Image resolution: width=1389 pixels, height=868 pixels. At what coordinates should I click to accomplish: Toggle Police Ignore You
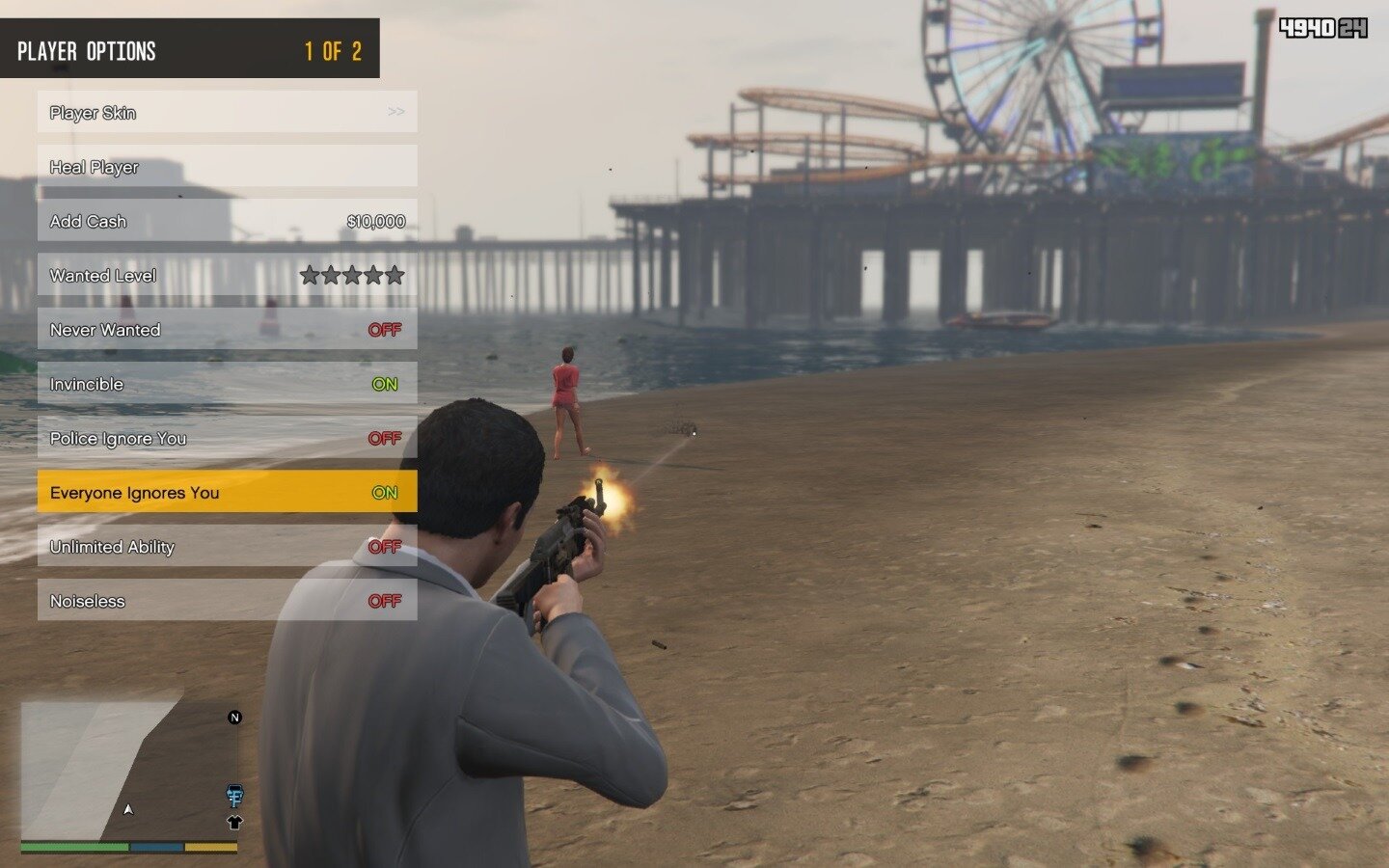[227, 438]
